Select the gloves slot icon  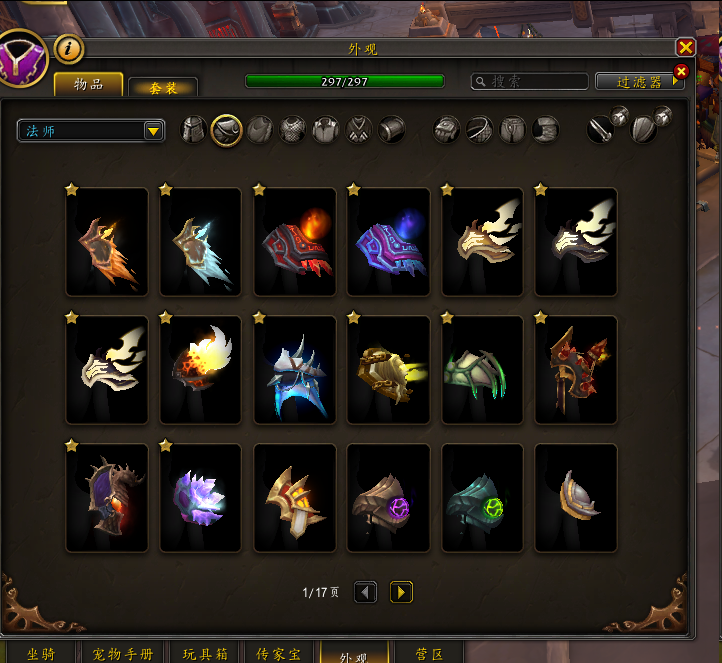coord(447,130)
